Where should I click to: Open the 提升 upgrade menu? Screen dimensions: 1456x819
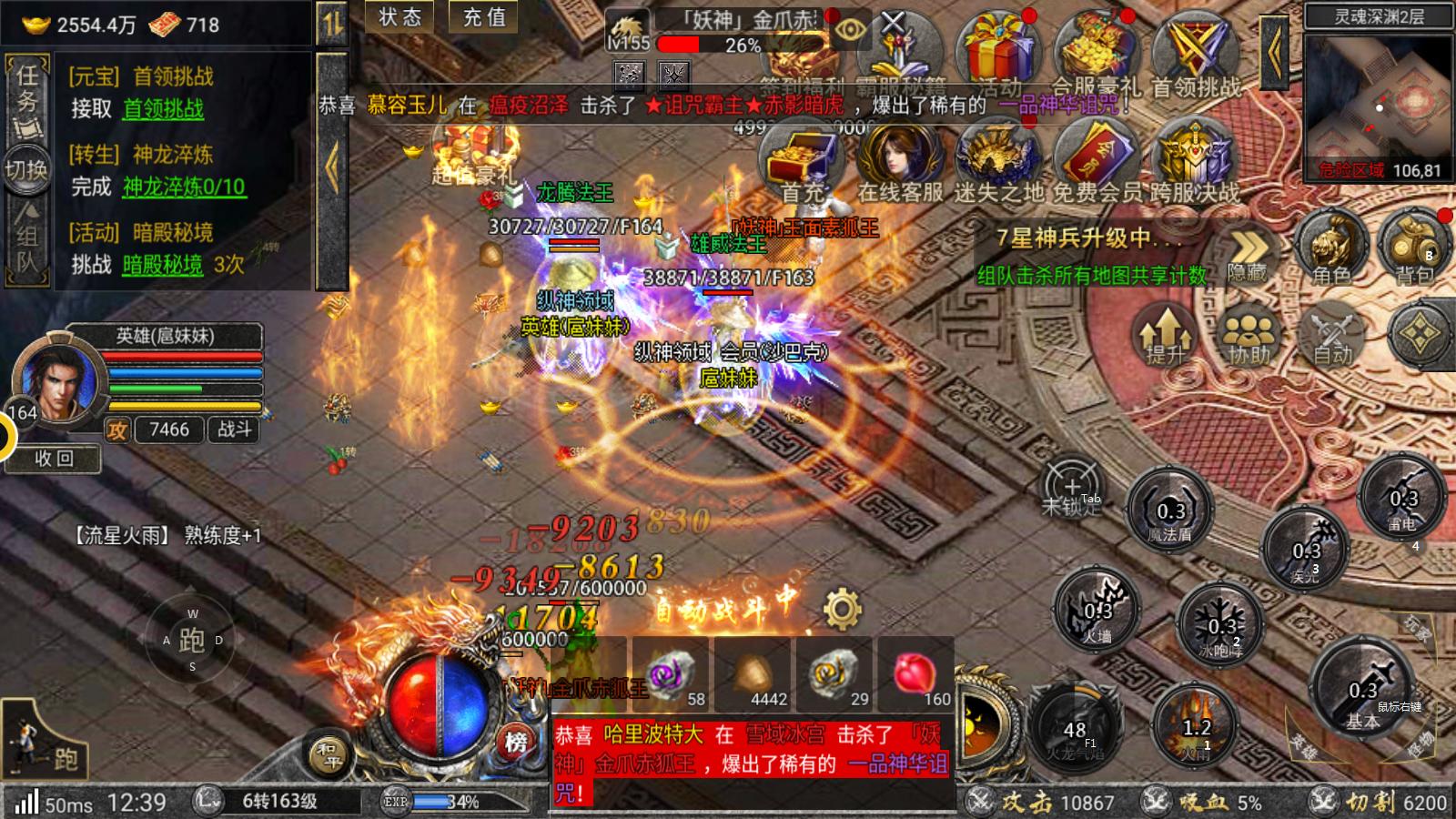pos(1166,334)
